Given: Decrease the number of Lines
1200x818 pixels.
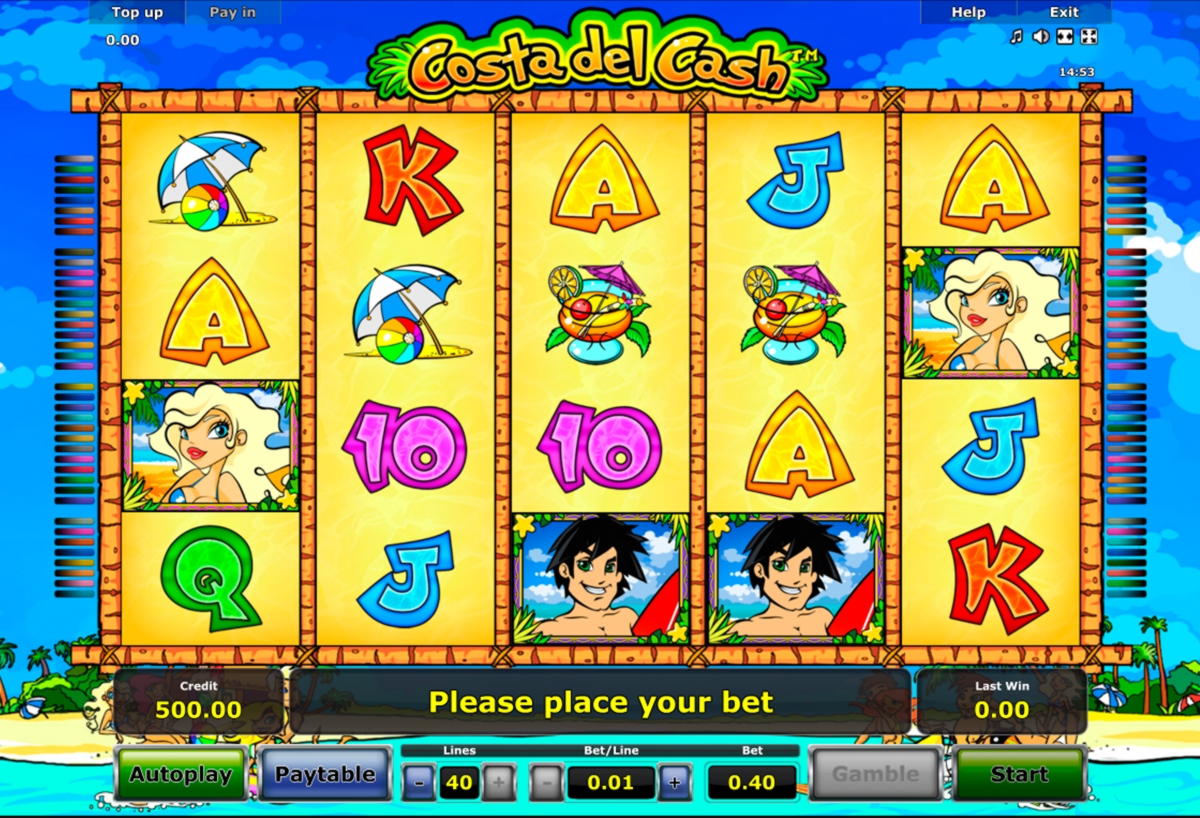Looking at the screenshot, I should click(419, 782).
